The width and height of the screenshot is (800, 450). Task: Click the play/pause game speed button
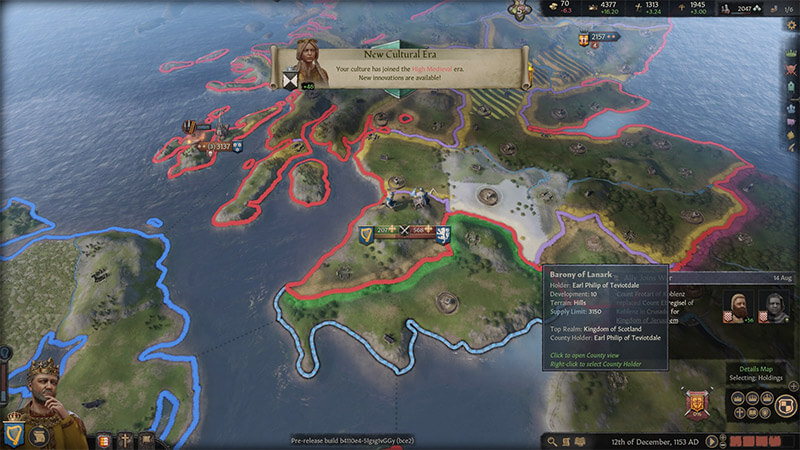711,441
